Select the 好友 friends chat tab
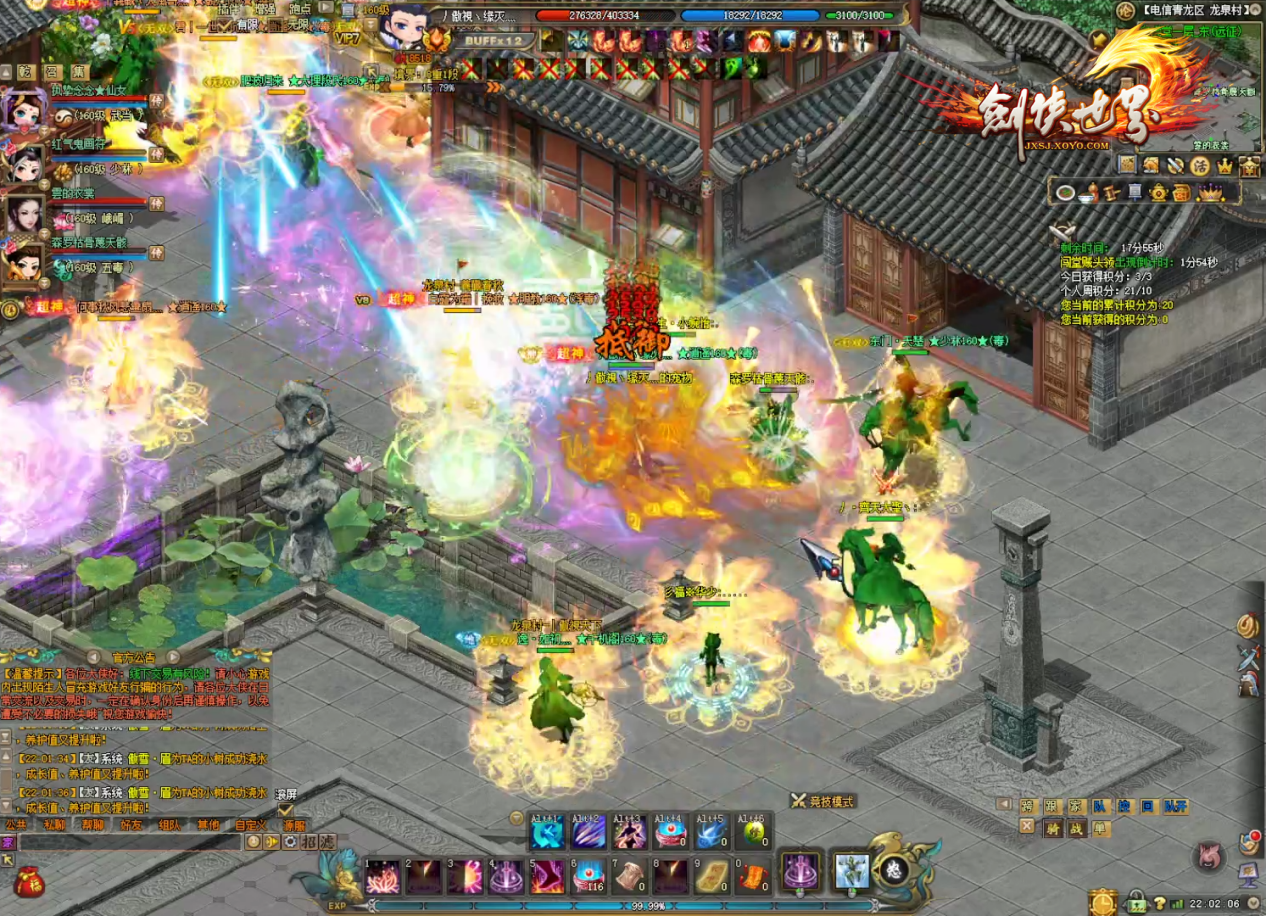This screenshot has height=916, width=1266. point(131,825)
